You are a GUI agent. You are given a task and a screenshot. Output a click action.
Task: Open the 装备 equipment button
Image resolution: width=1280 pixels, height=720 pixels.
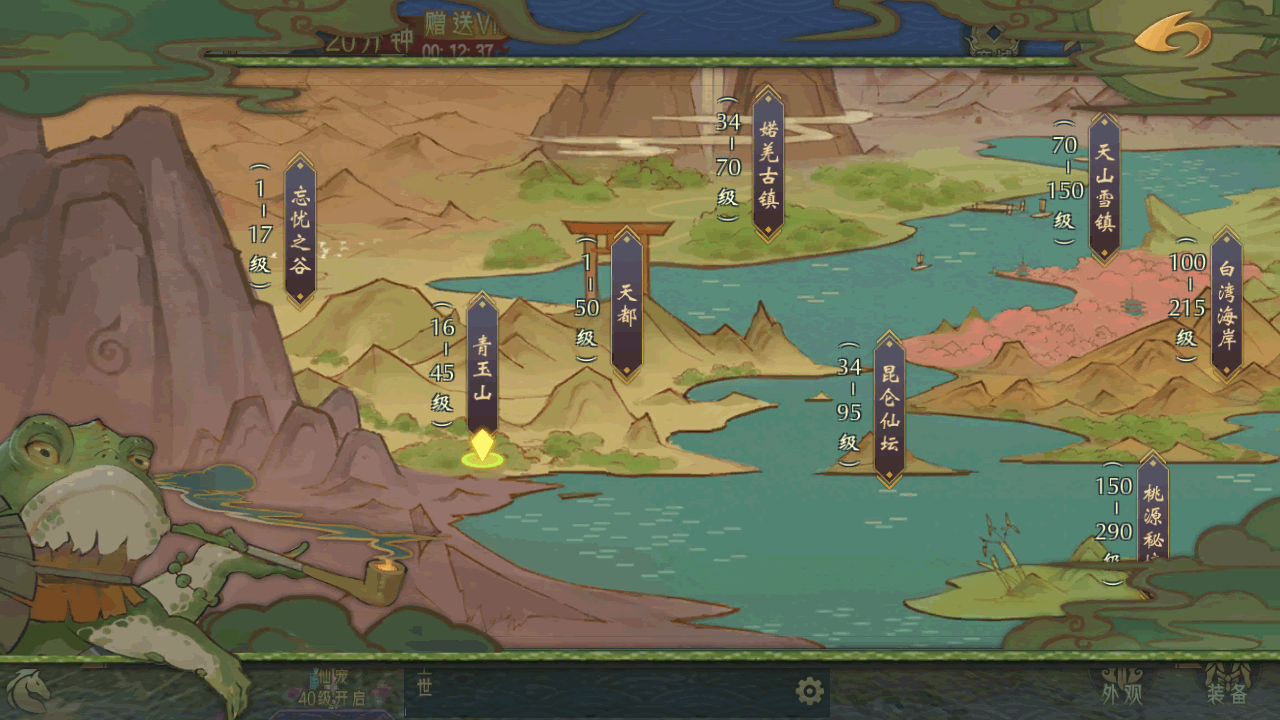click(1226, 690)
